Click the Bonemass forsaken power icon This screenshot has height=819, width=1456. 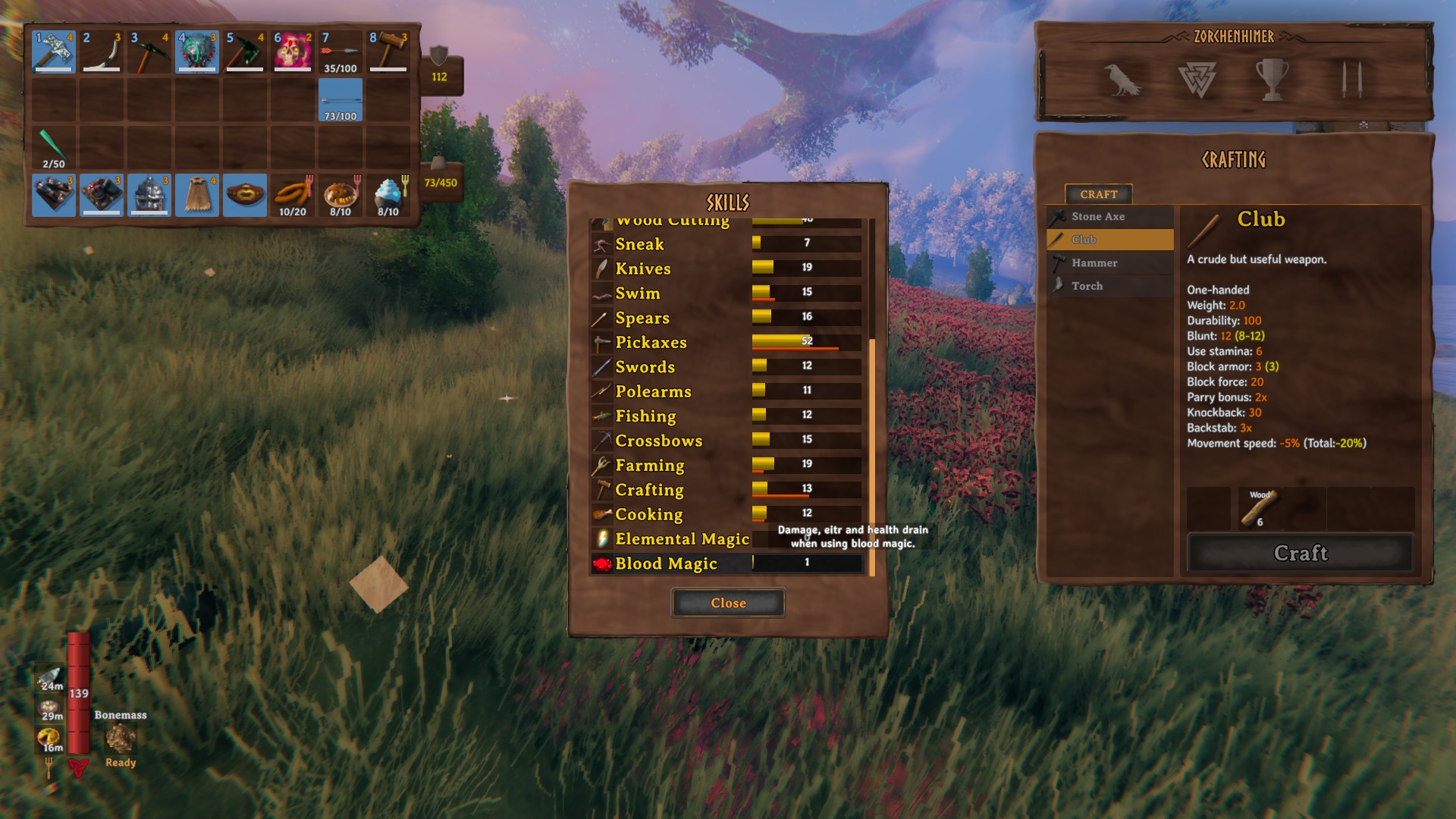pyautogui.click(x=120, y=738)
